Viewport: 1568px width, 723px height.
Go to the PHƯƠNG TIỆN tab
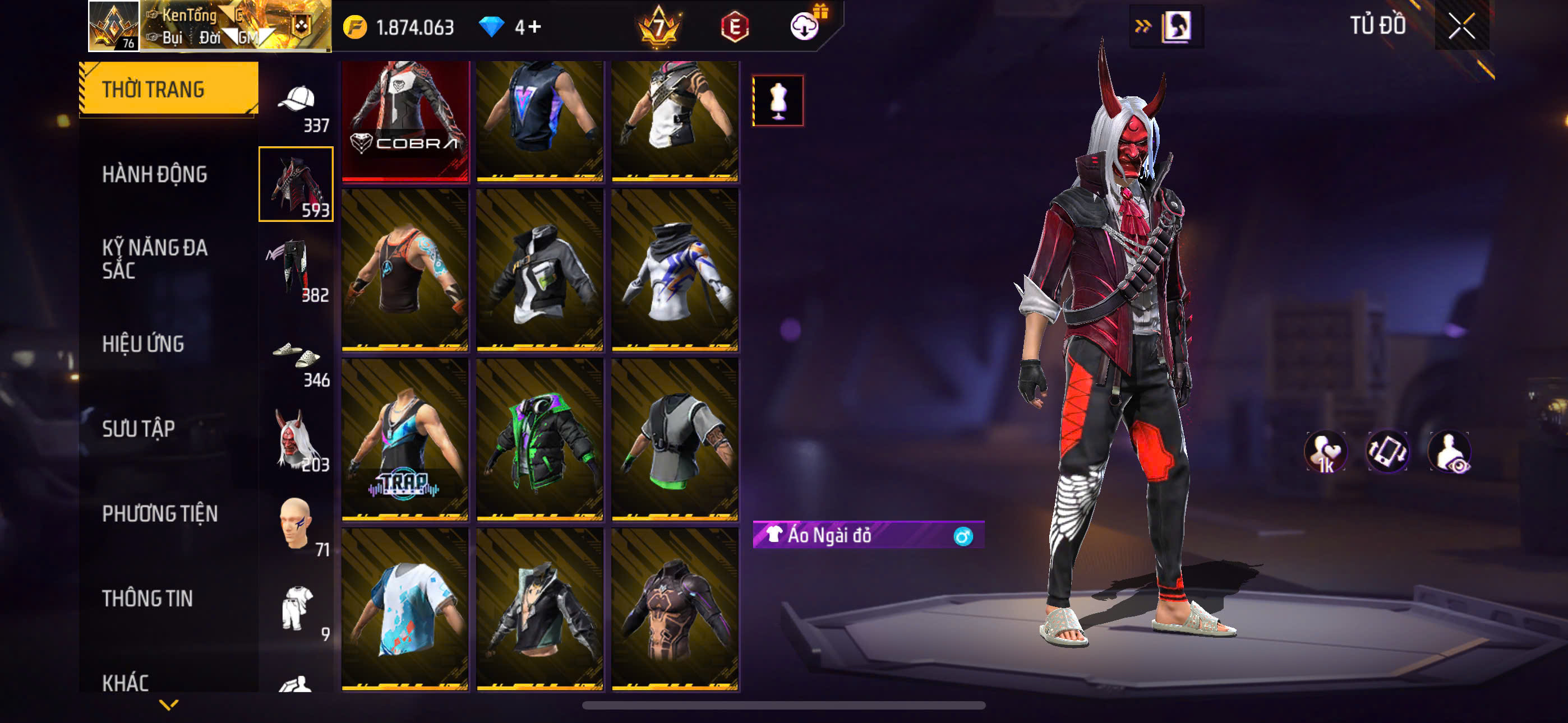click(159, 513)
